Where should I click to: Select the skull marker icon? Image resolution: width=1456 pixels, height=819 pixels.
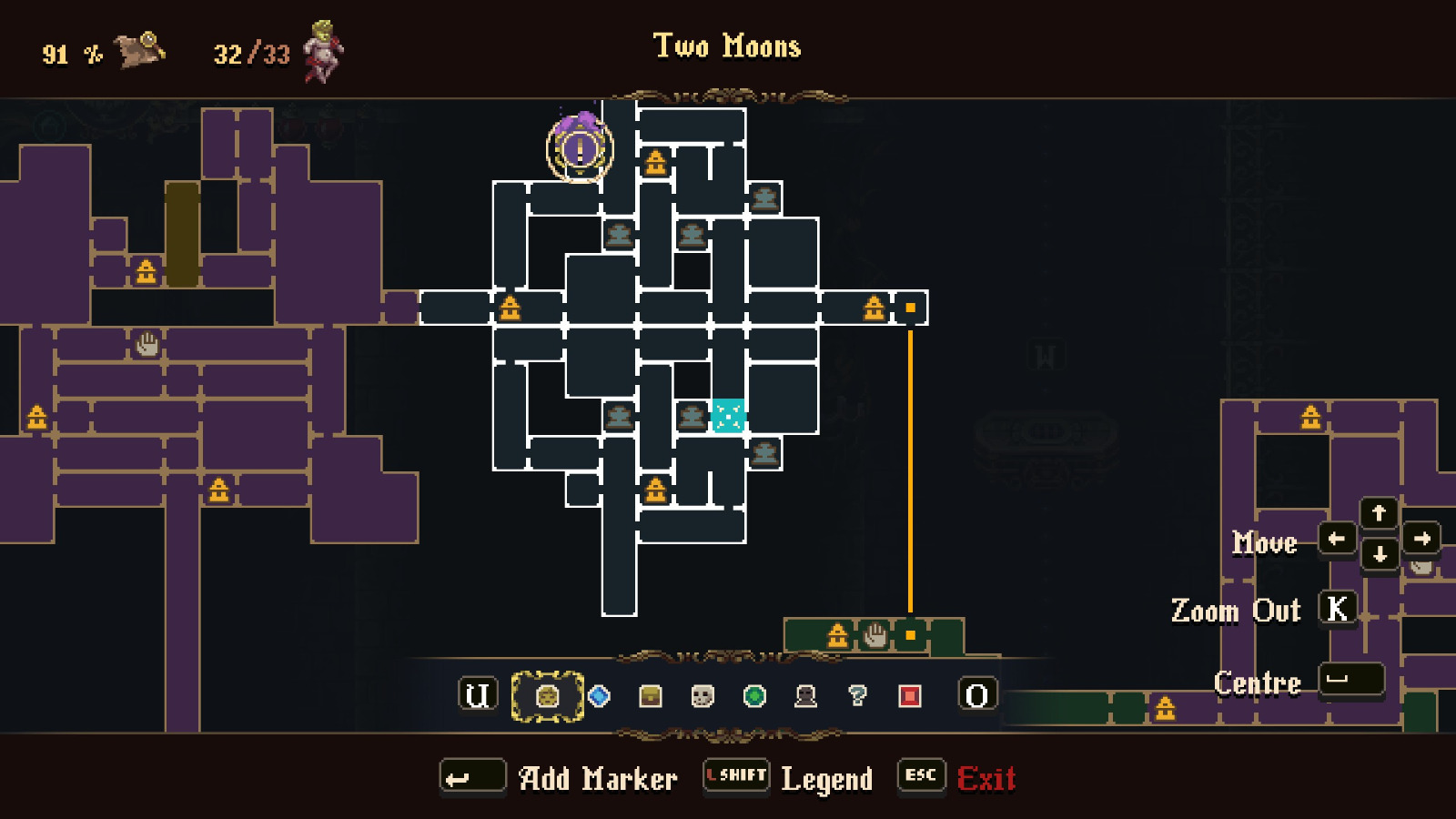(x=702, y=694)
